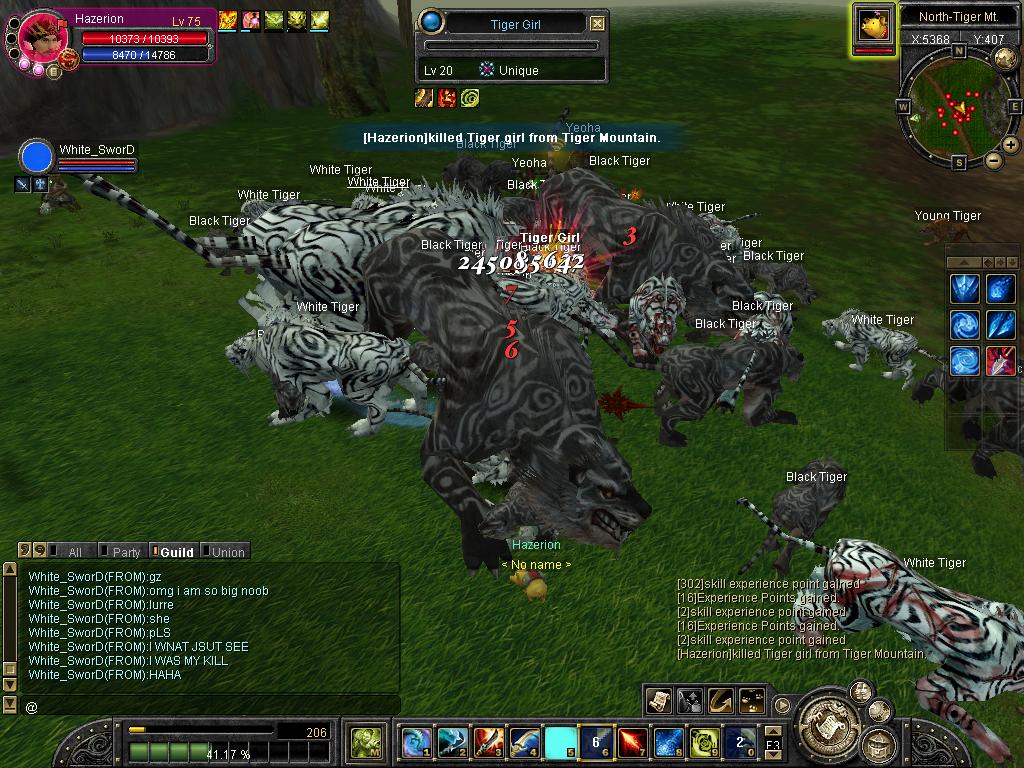The width and height of the screenshot is (1024, 768).
Task: Select the Guild chat tab
Action: coord(176,552)
